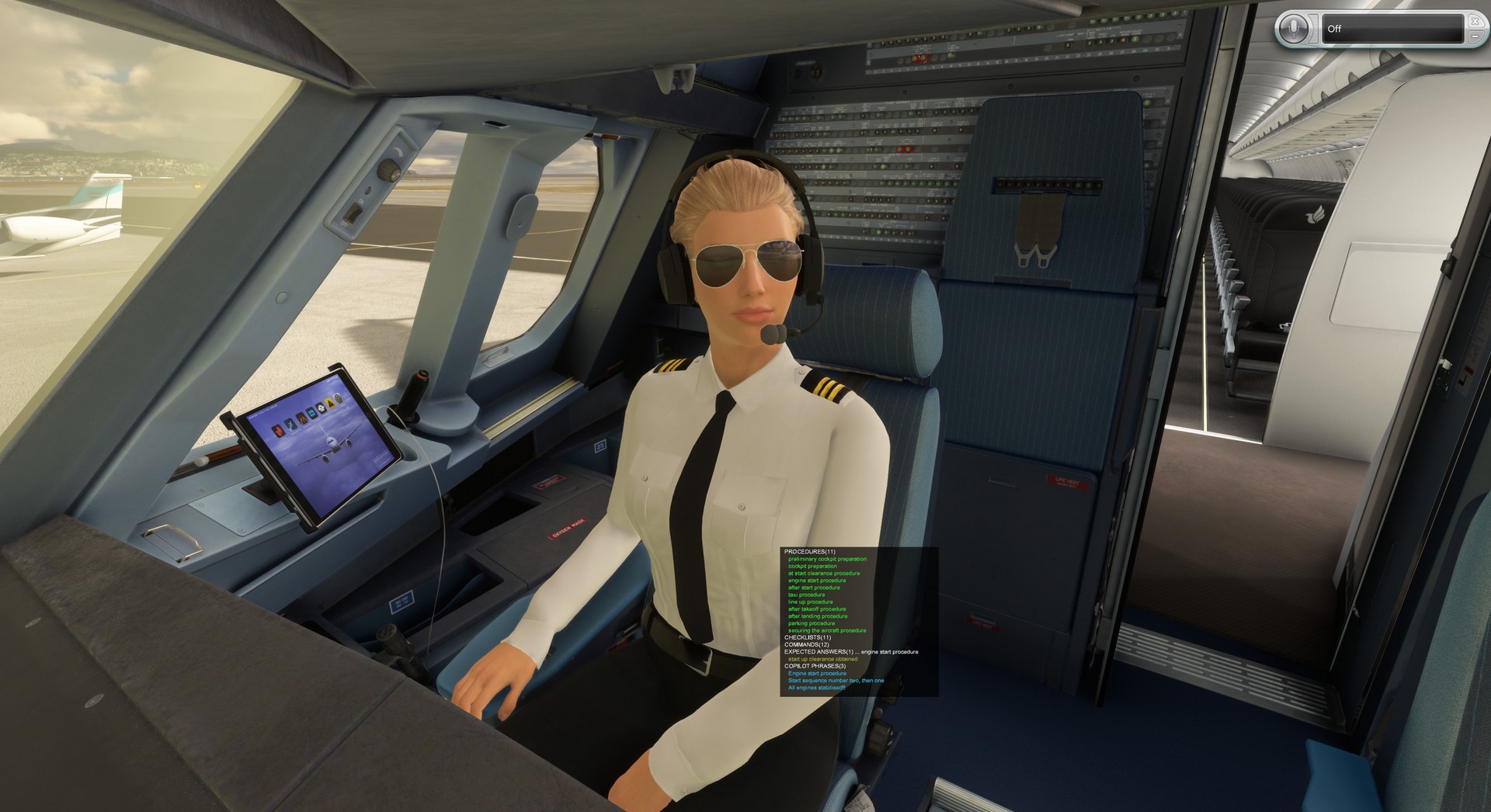Click the All engines stabilised phrase
This screenshot has width=1491, height=812.
pos(816,688)
